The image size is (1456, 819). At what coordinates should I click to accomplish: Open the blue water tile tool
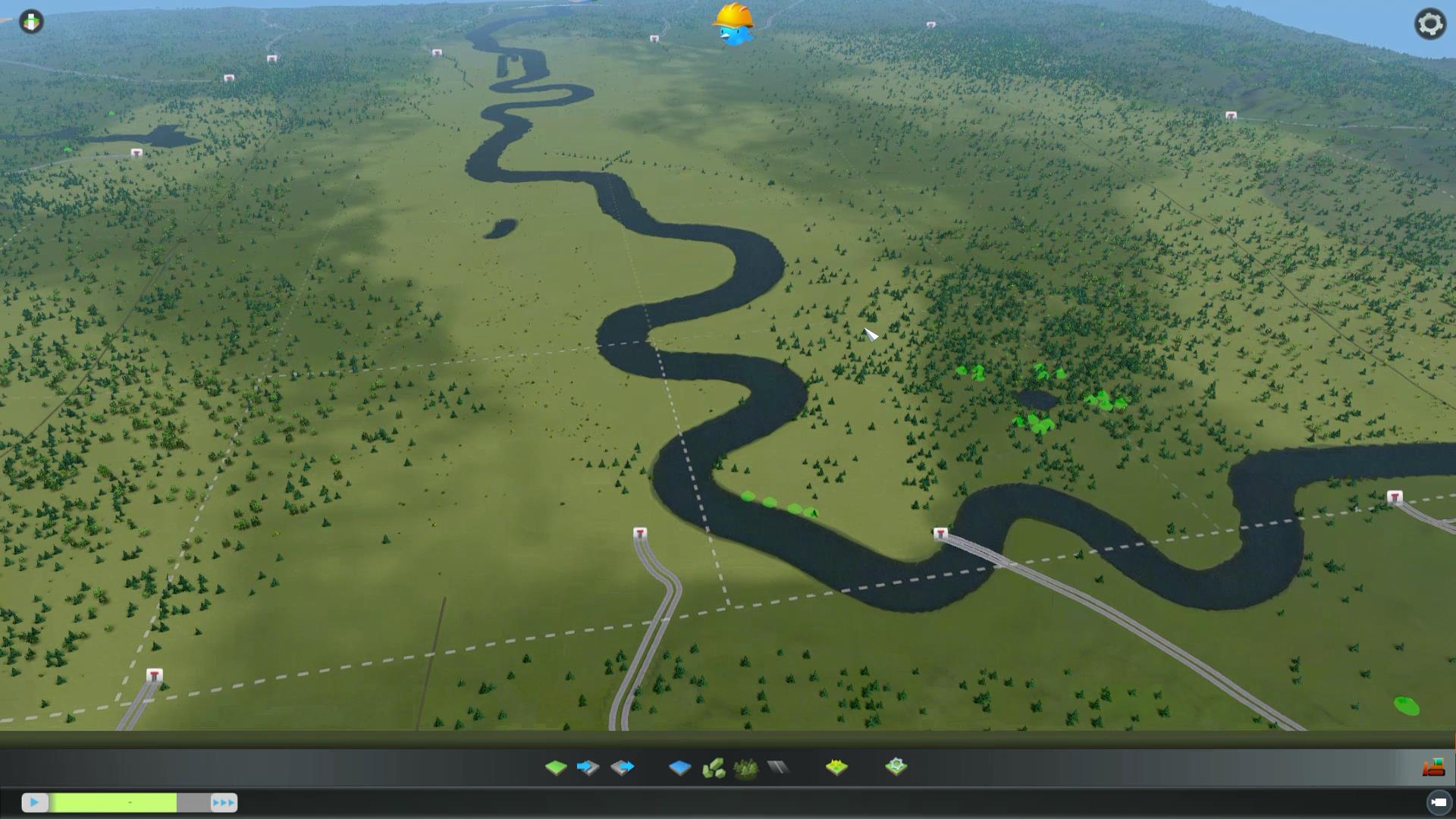(x=679, y=767)
